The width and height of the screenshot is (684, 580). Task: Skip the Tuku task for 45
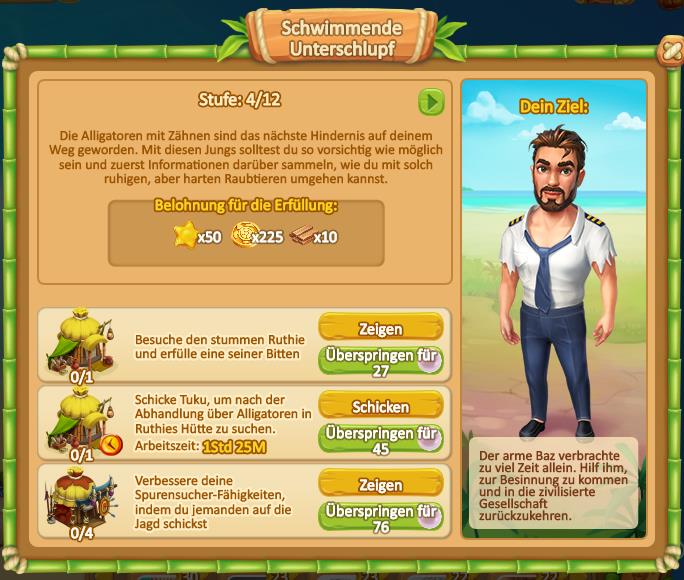pyautogui.click(x=380, y=440)
